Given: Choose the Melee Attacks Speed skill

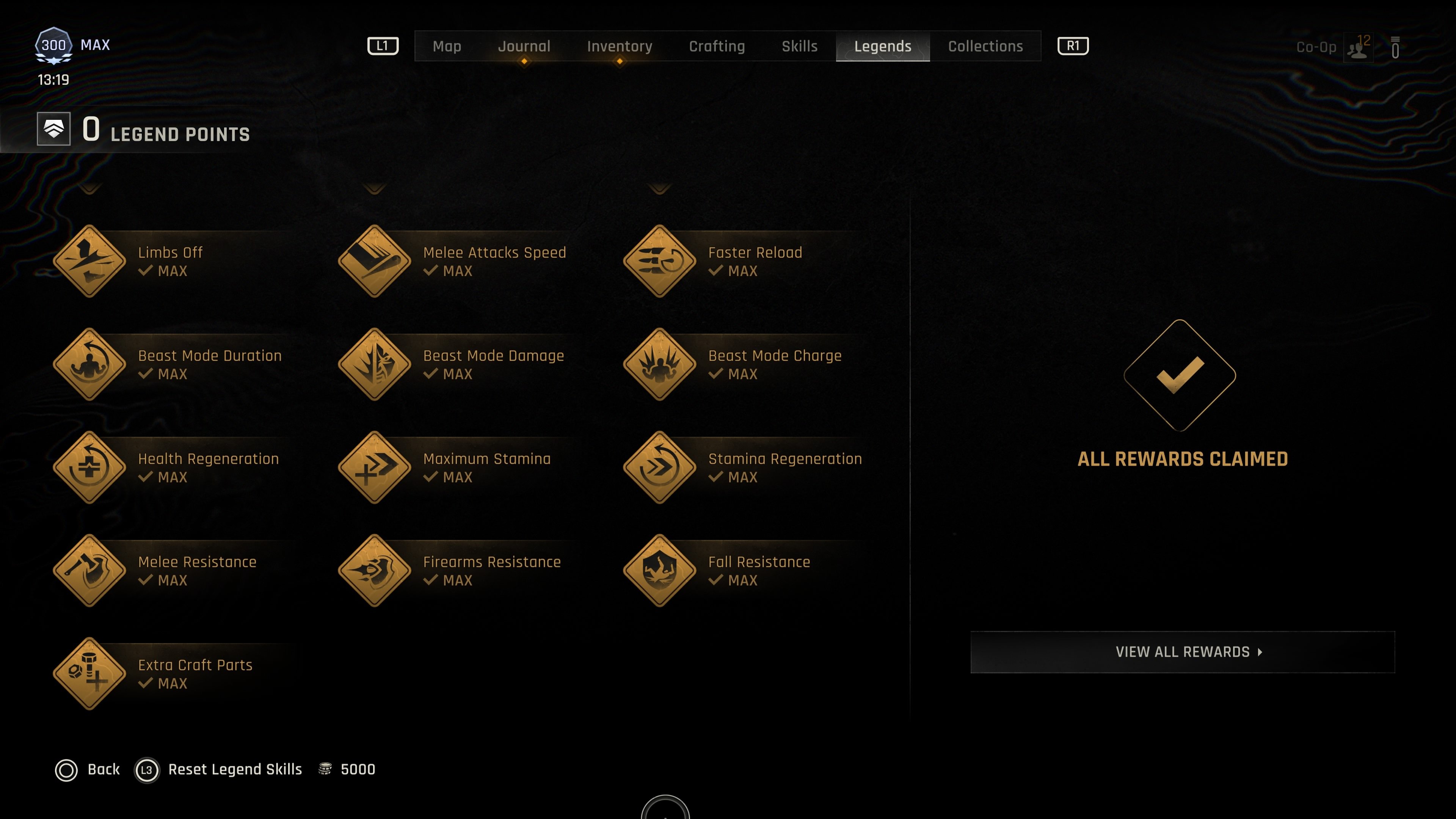Looking at the screenshot, I should (x=375, y=261).
